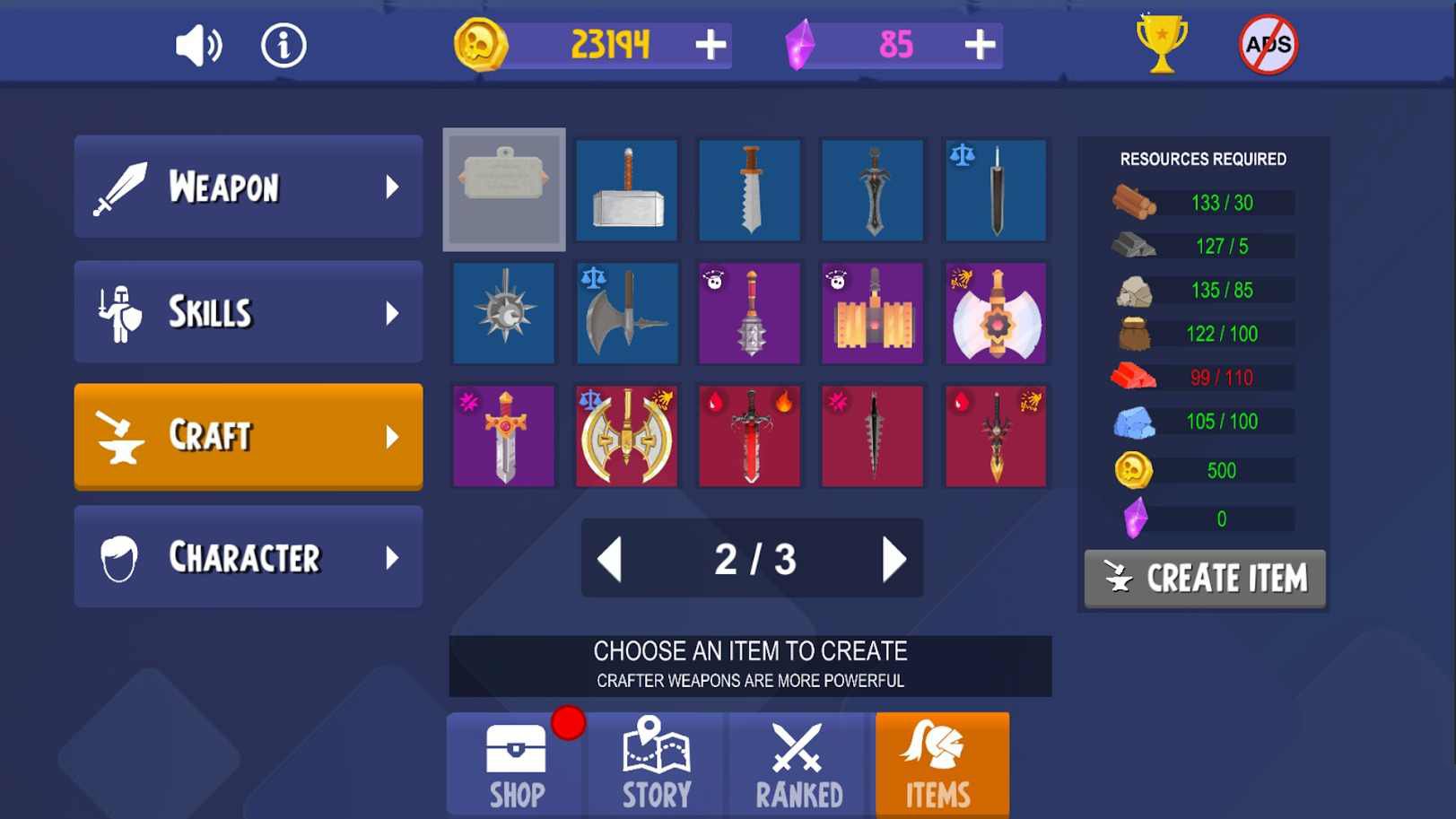This screenshot has width=1456, height=819.
Task: Add more gold skull coins
Action: [711, 45]
